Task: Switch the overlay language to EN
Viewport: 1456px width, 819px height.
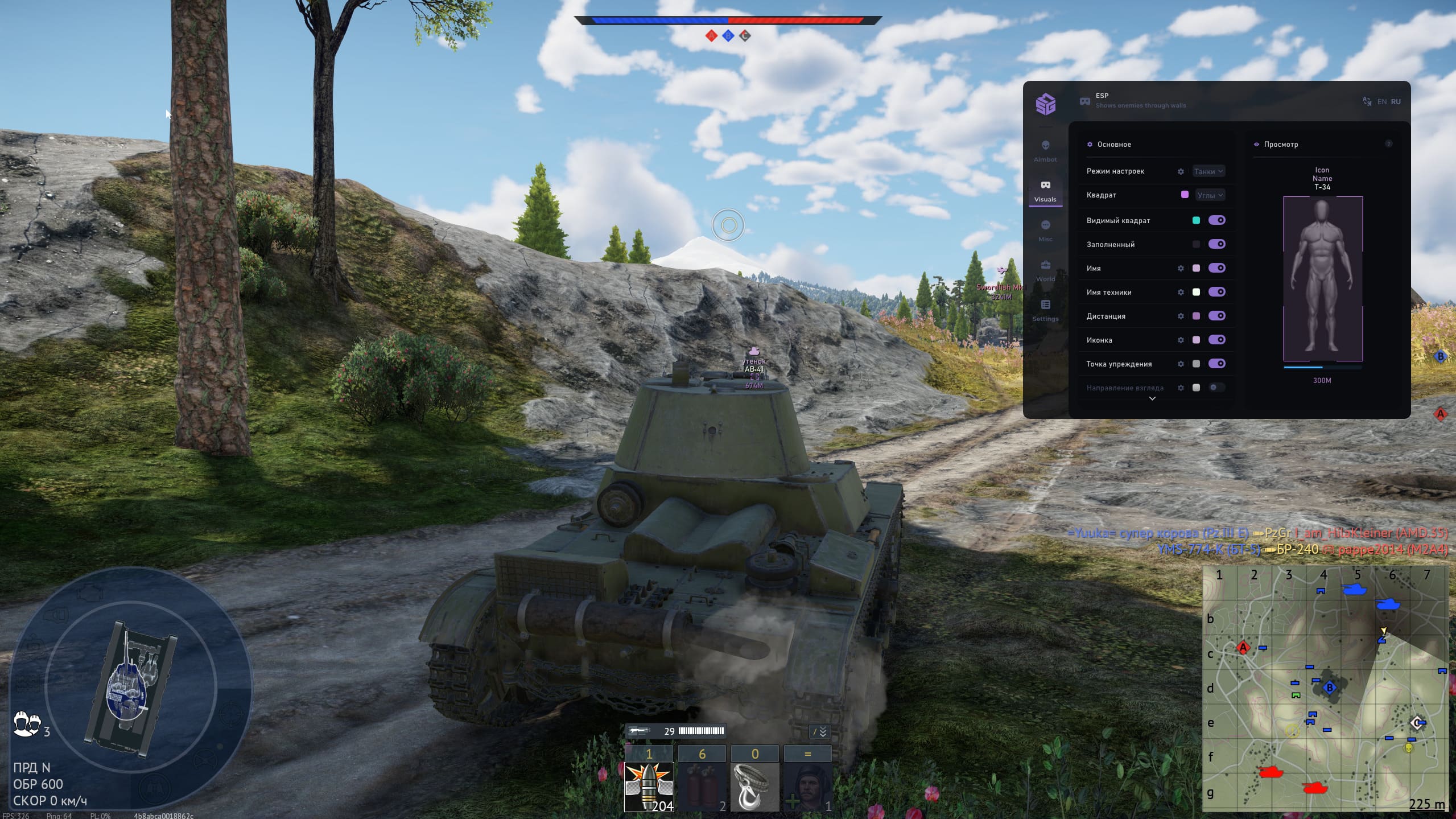Action: click(1382, 102)
